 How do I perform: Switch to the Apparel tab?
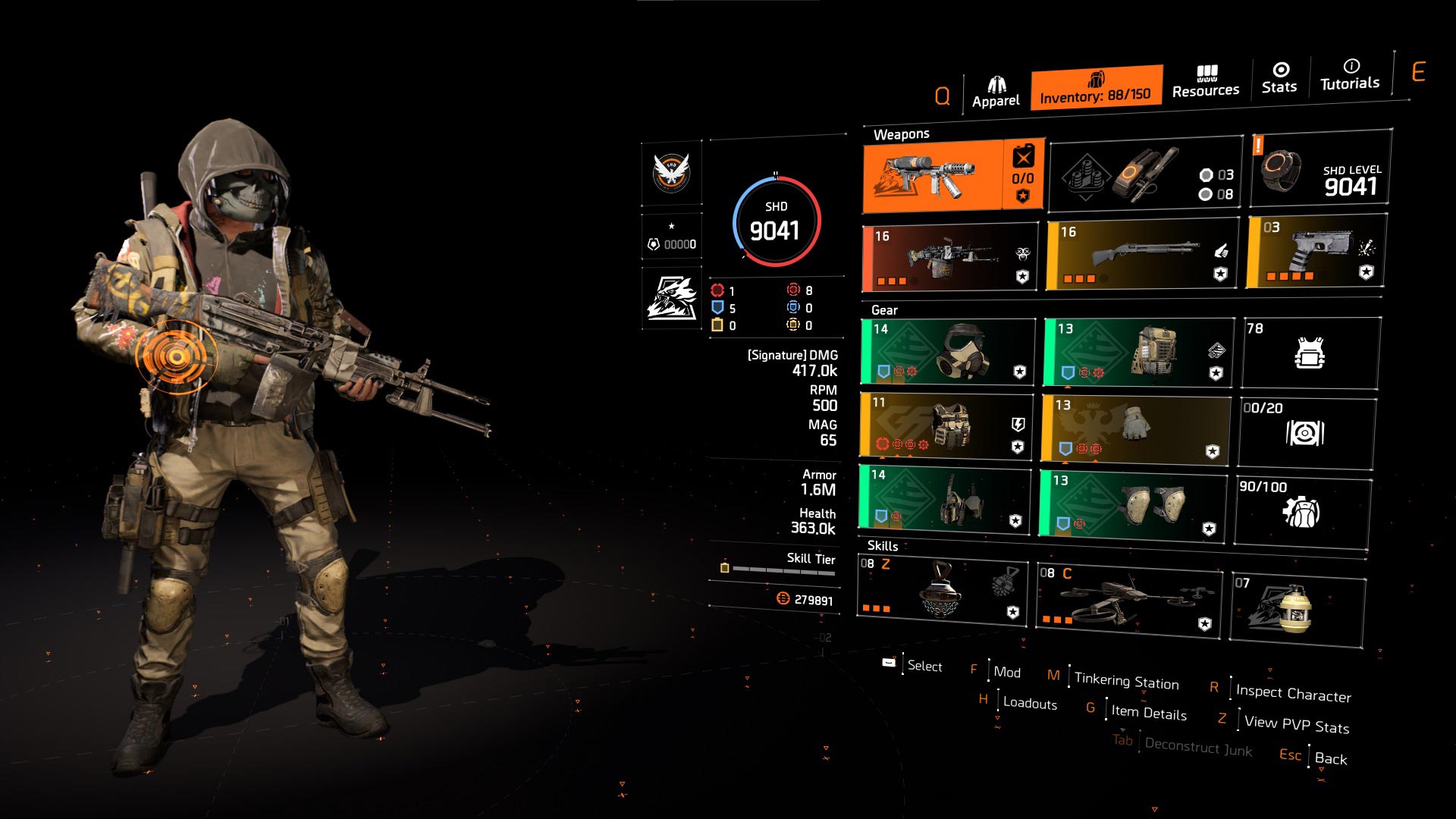tap(996, 93)
